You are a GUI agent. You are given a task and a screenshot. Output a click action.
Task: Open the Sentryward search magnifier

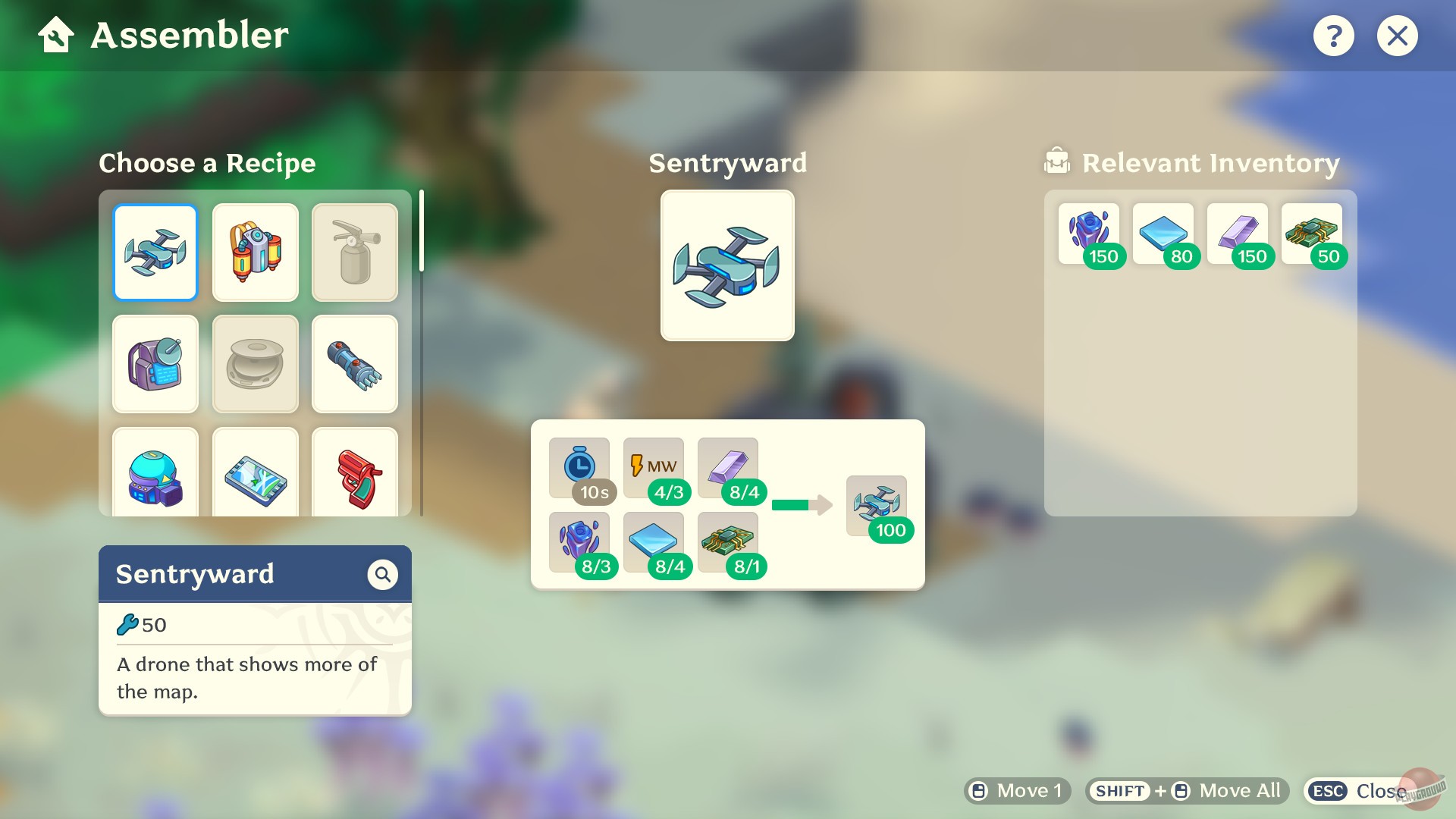pyautogui.click(x=383, y=574)
